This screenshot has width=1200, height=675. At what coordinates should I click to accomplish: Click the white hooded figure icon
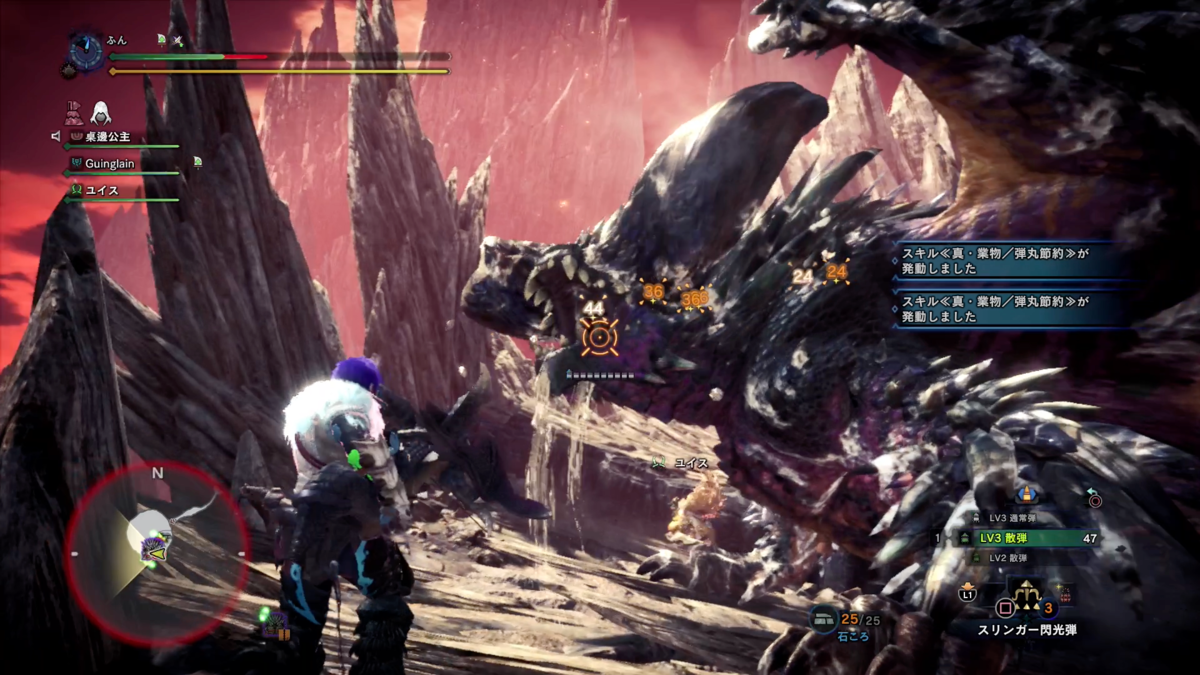tap(101, 112)
